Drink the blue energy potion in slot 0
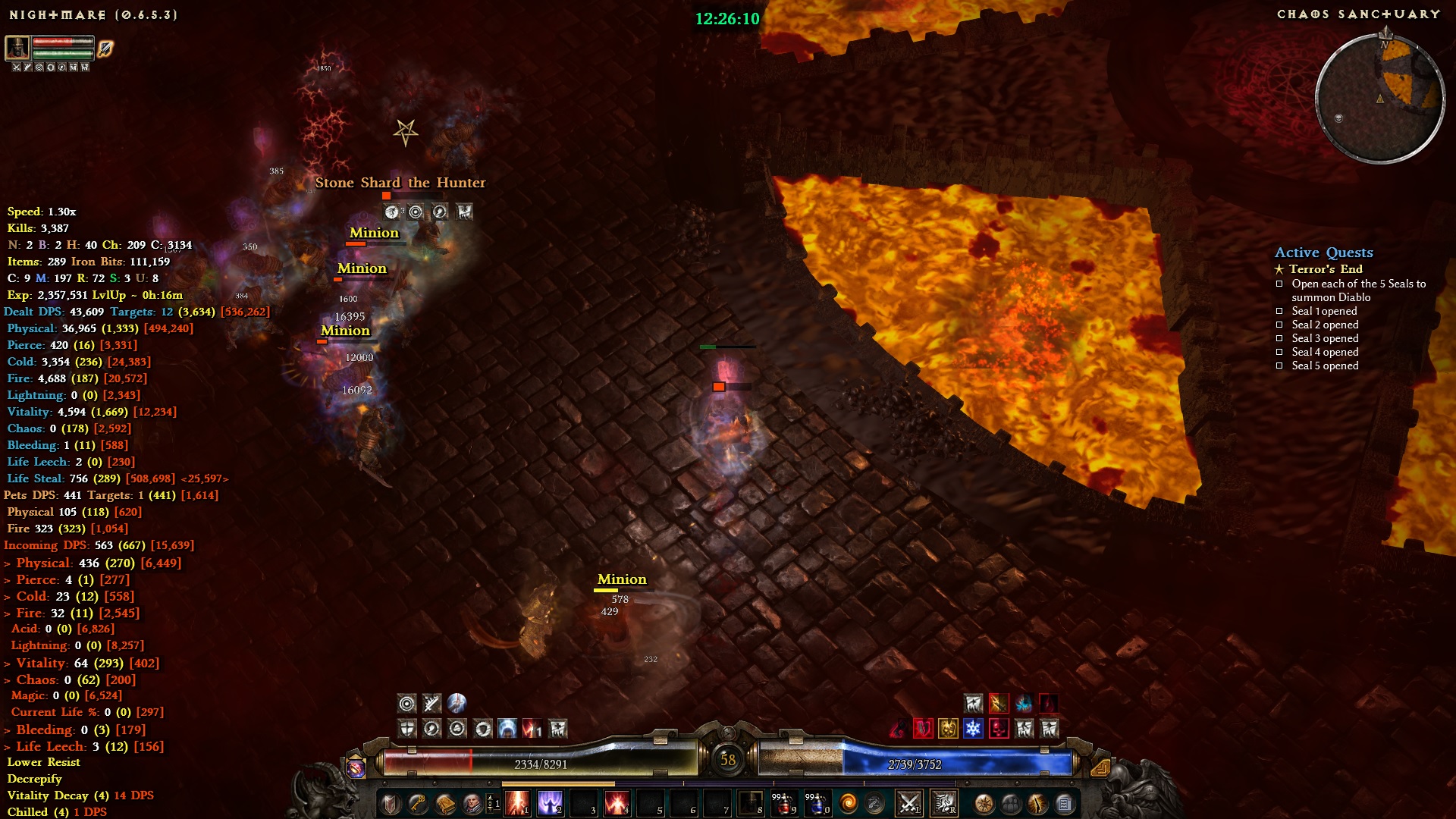1456x819 pixels. pos(817,802)
